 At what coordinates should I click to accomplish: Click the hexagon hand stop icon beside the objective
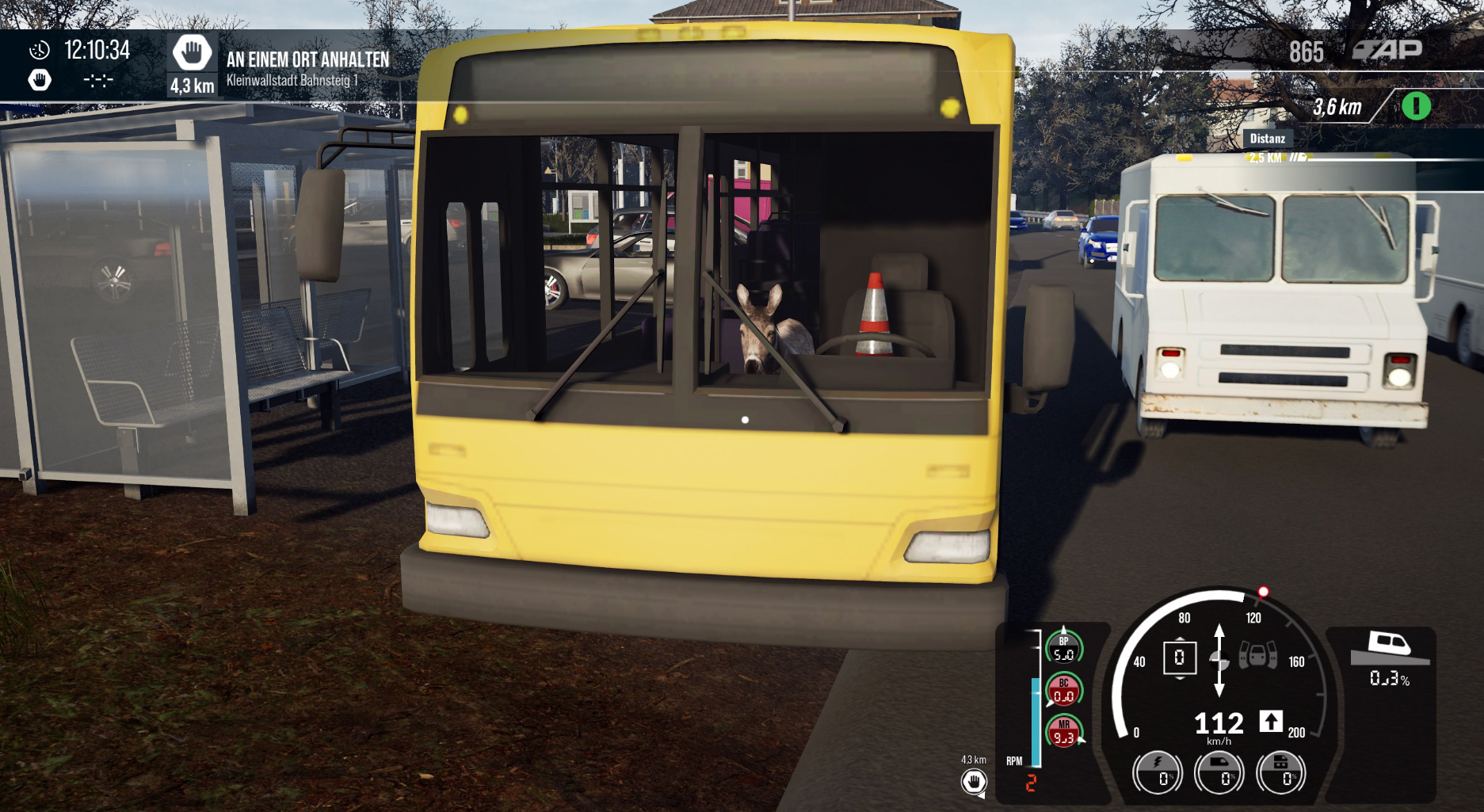(192, 54)
